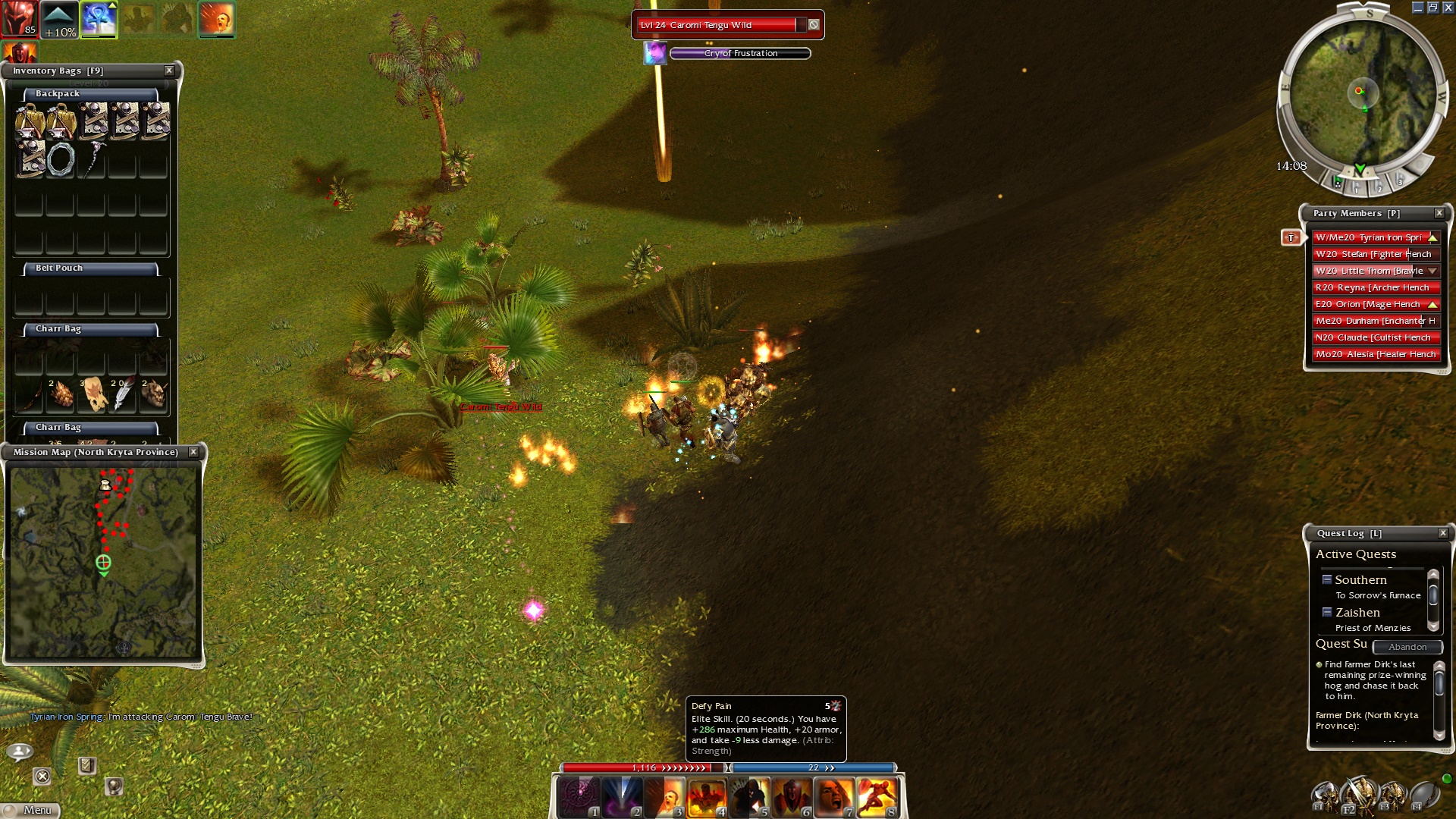The height and width of the screenshot is (819, 1456).
Task: Select Reyna Archer Henchman in party
Action: click(1375, 287)
